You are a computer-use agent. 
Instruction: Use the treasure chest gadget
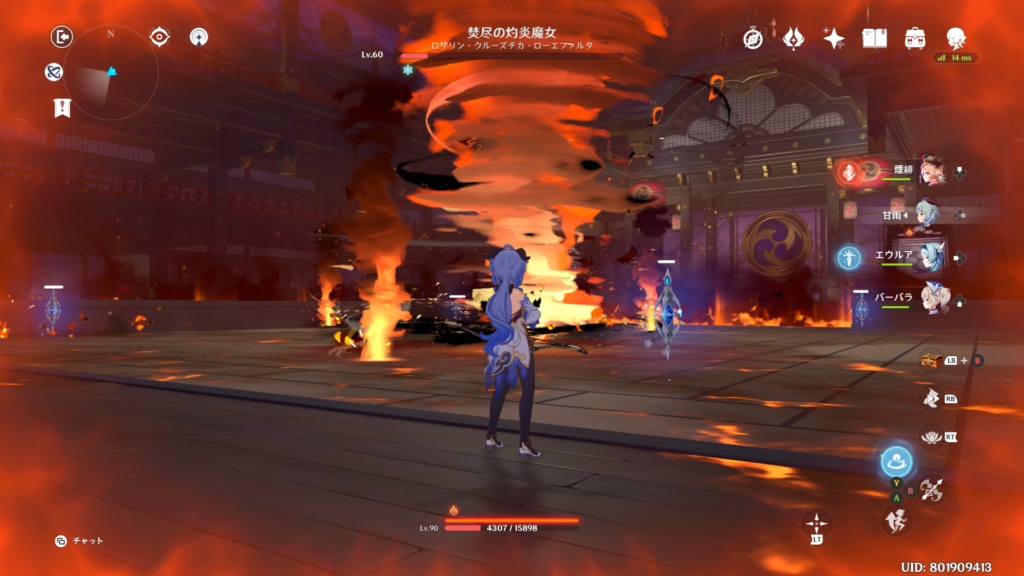click(932, 359)
